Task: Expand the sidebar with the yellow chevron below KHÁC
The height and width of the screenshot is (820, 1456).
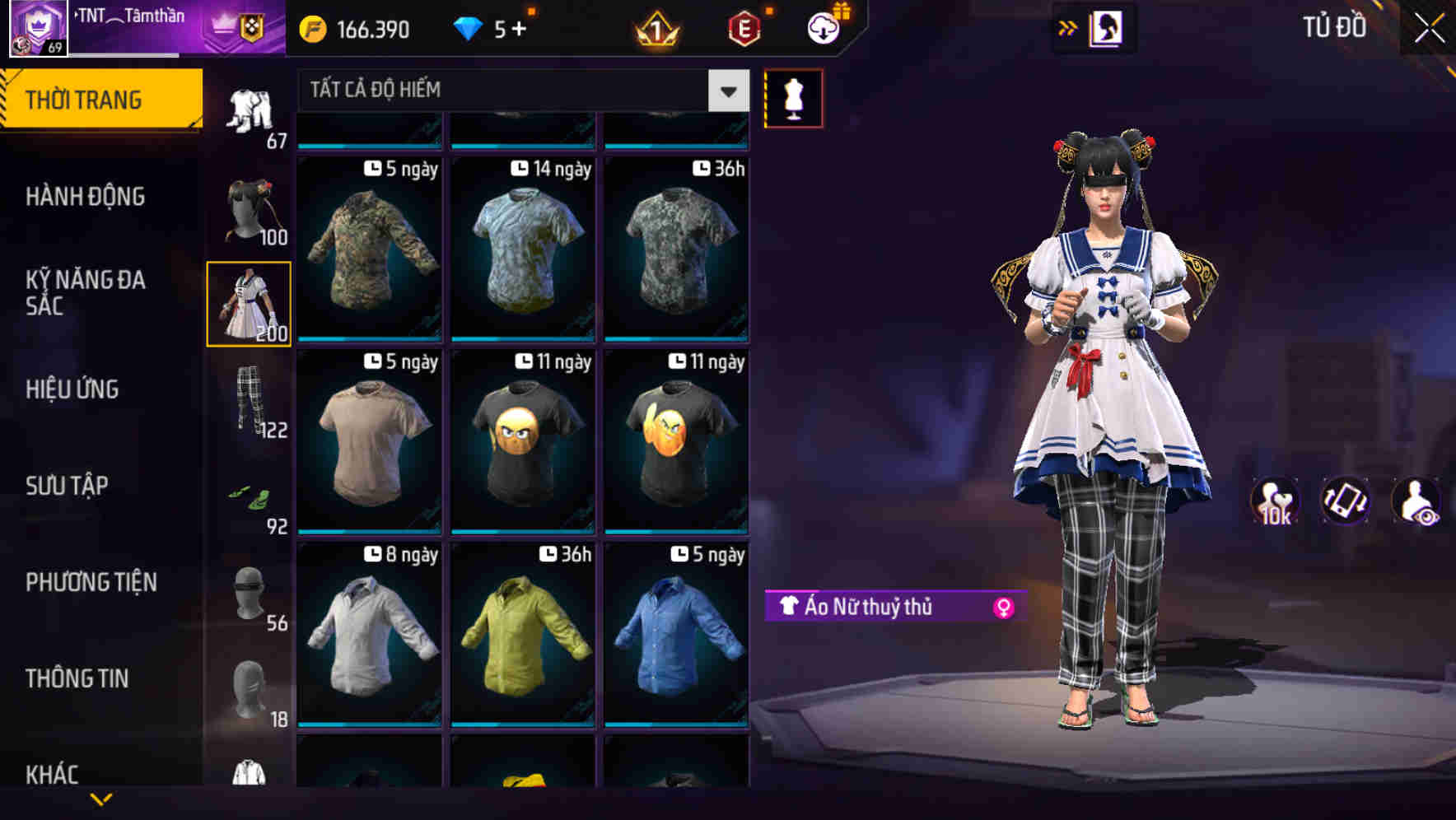Action: (x=101, y=799)
